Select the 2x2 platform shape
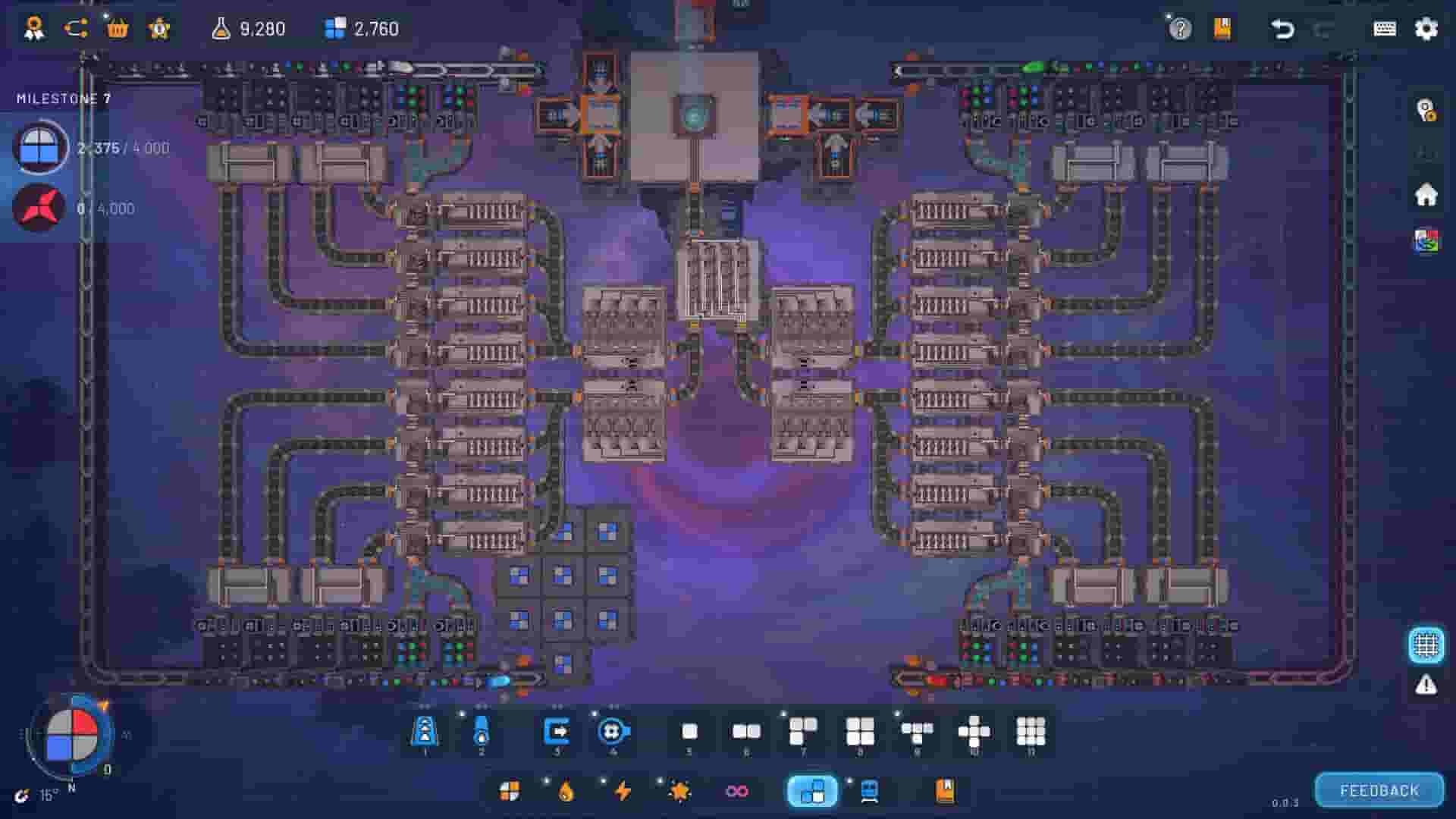 (859, 732)
